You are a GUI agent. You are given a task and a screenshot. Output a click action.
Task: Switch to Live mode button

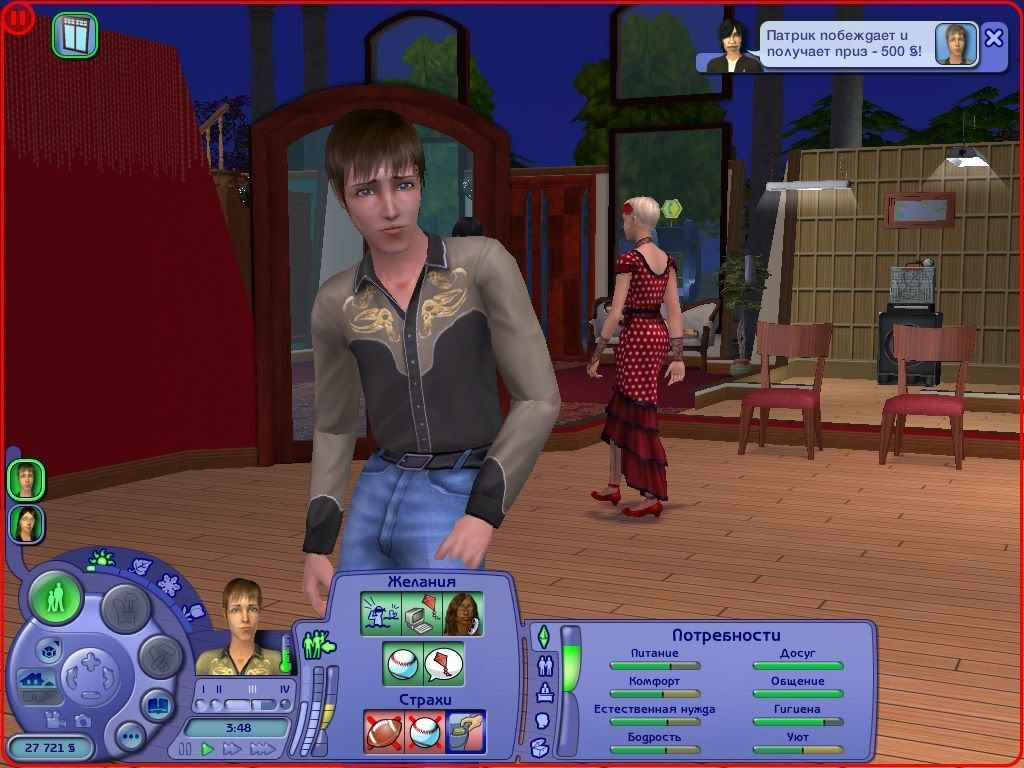pyautogui.click(x=57, y=598)
